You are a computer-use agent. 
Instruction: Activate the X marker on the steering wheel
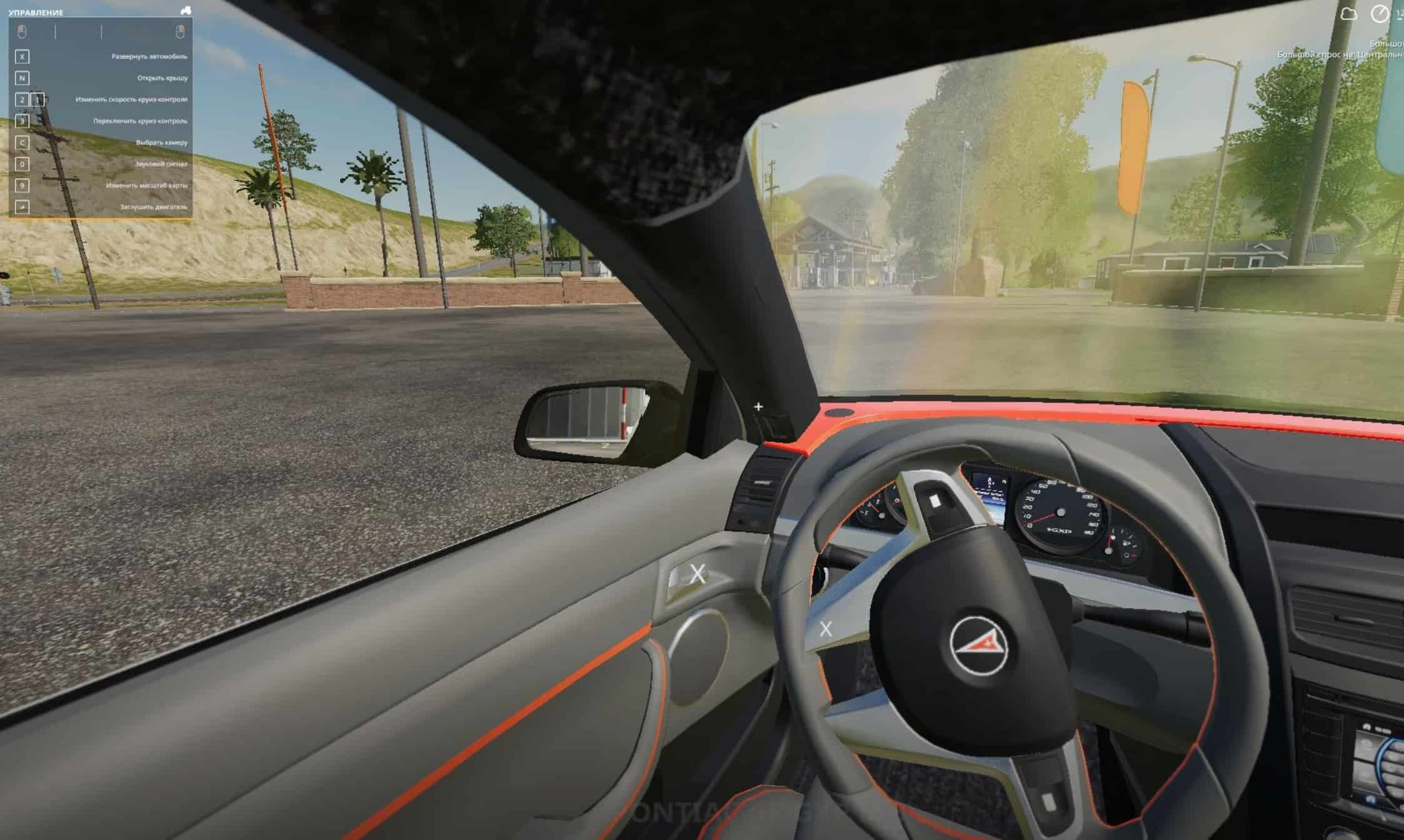pos(826,629)
